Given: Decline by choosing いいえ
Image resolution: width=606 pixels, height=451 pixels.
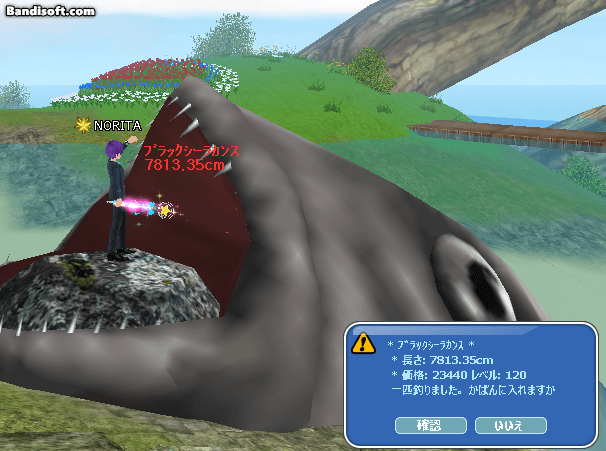Looking at the screenshot, I should pyautogui.click(x=511, y=425).
